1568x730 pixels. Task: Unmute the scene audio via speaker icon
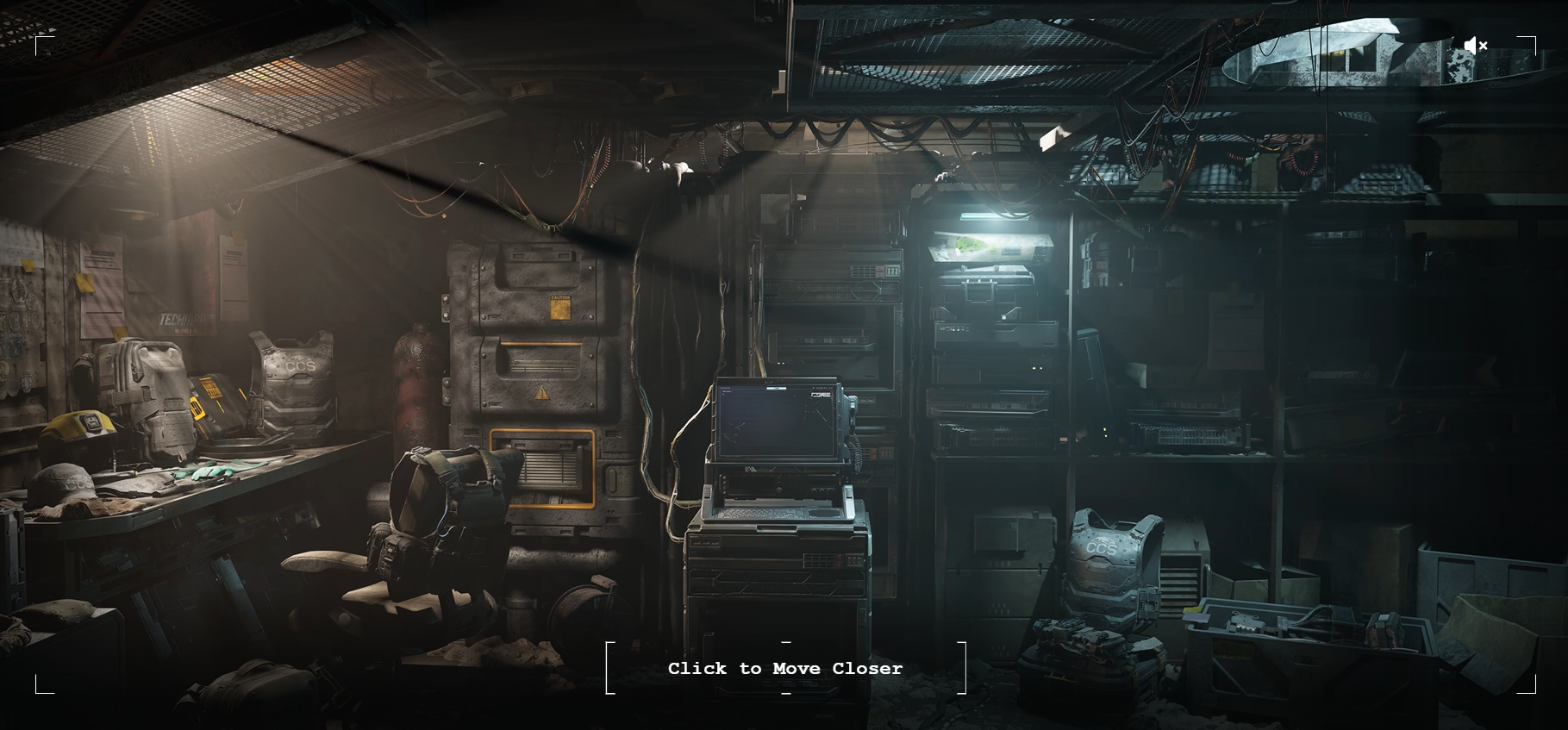[x=1476, y=45]
